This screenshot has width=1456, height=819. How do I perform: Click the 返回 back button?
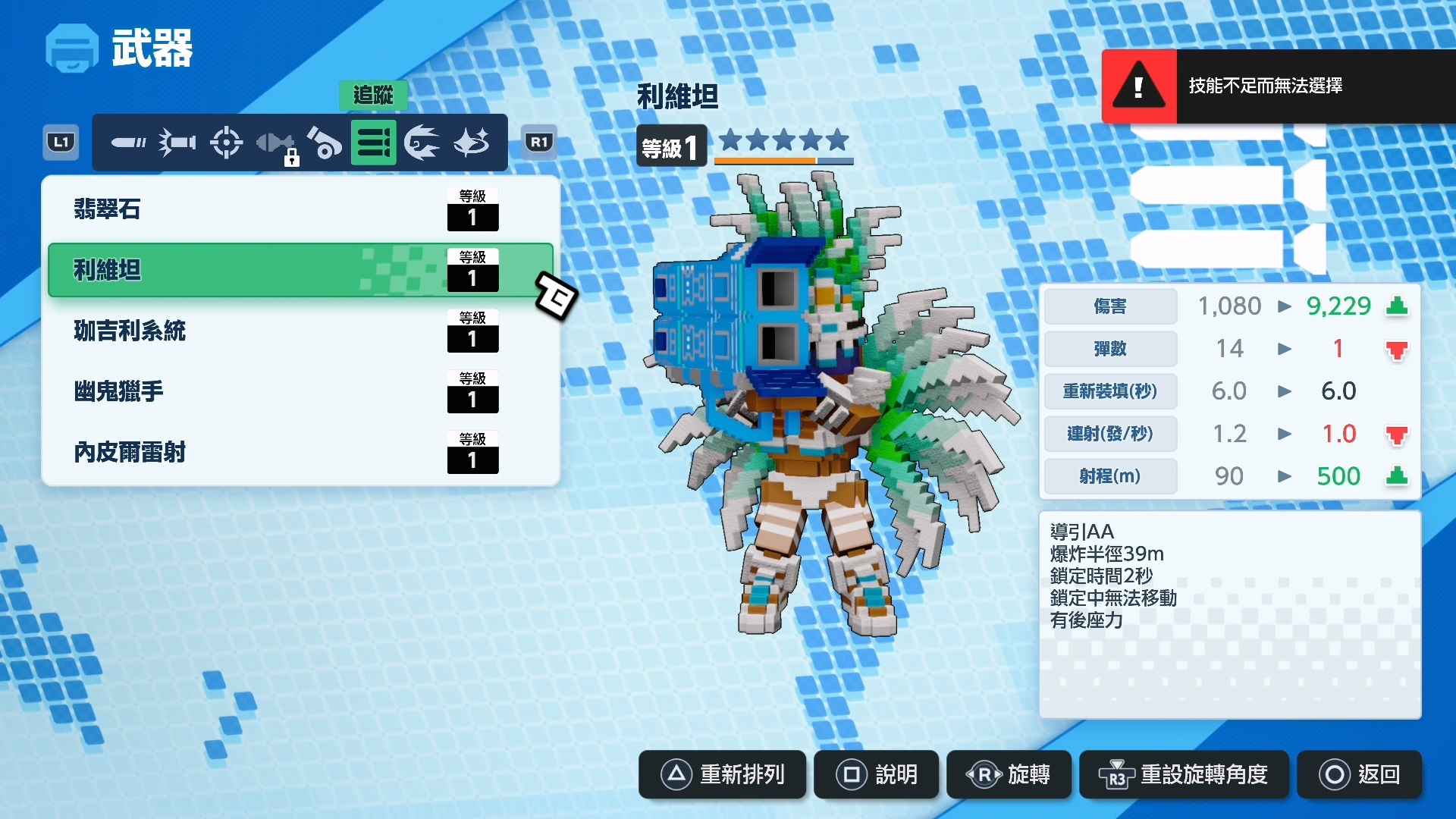tap(1360, 775)
